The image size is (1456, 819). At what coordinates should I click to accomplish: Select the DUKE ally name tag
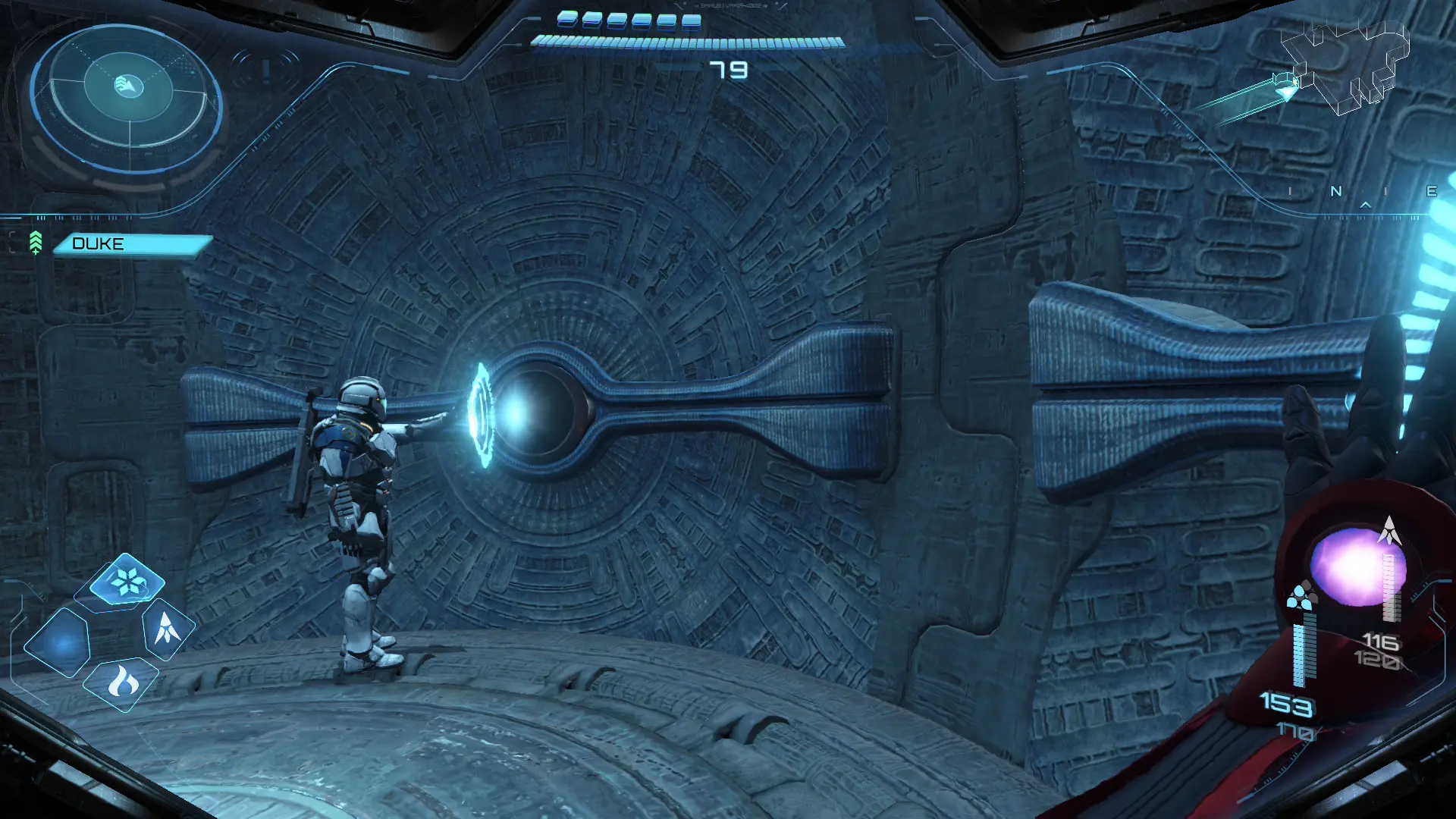131,244
